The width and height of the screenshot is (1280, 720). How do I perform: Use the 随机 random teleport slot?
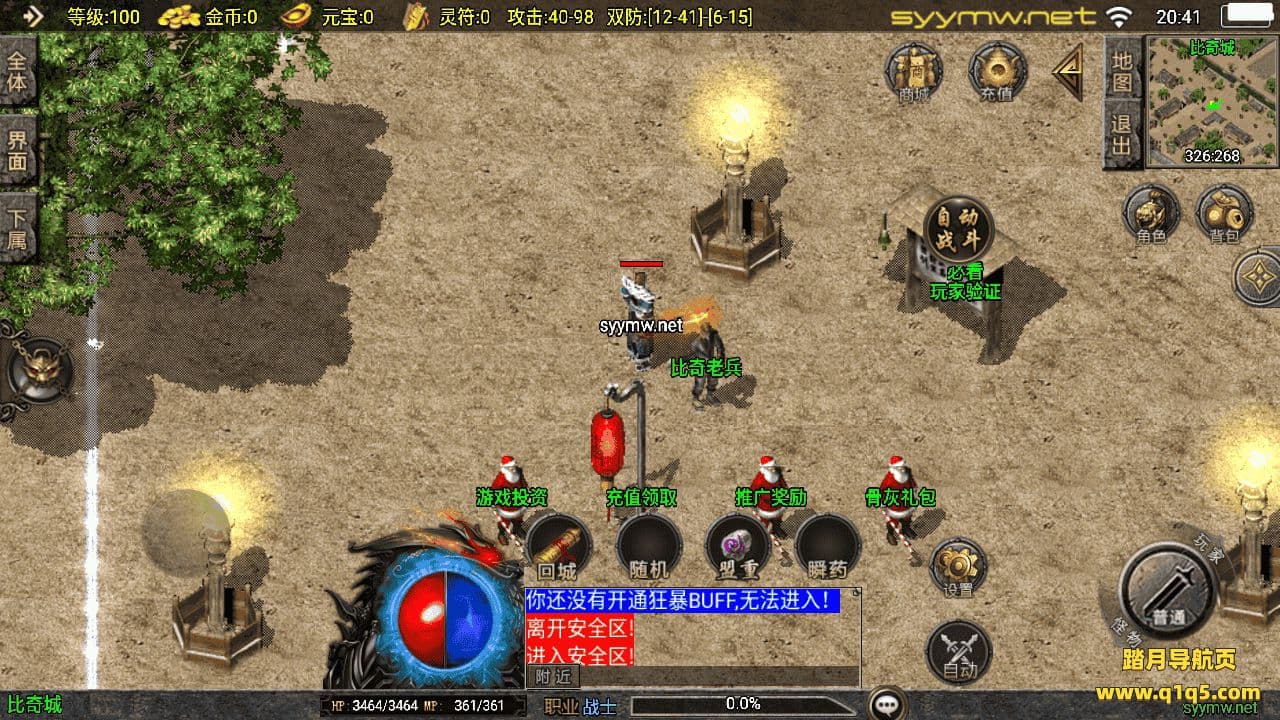[648, 547]
